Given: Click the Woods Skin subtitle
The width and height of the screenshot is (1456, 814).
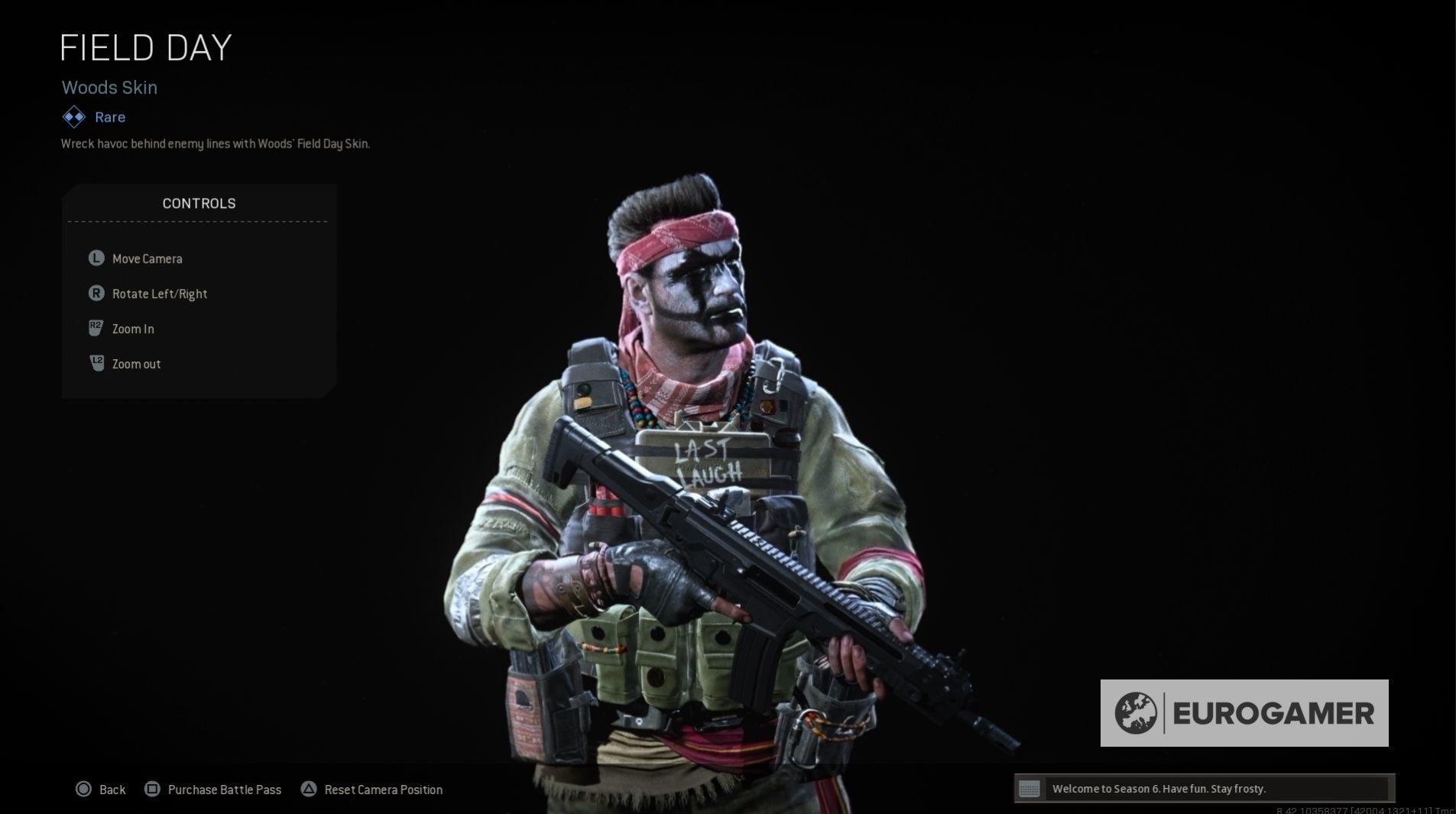Looking at the screenshot, I should tap(109, 87).
